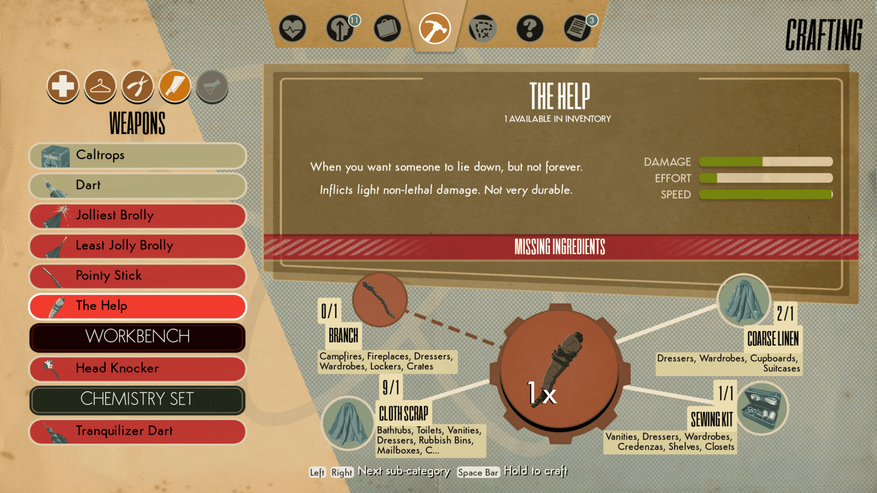Select the Dart recipe

point(138,186)
